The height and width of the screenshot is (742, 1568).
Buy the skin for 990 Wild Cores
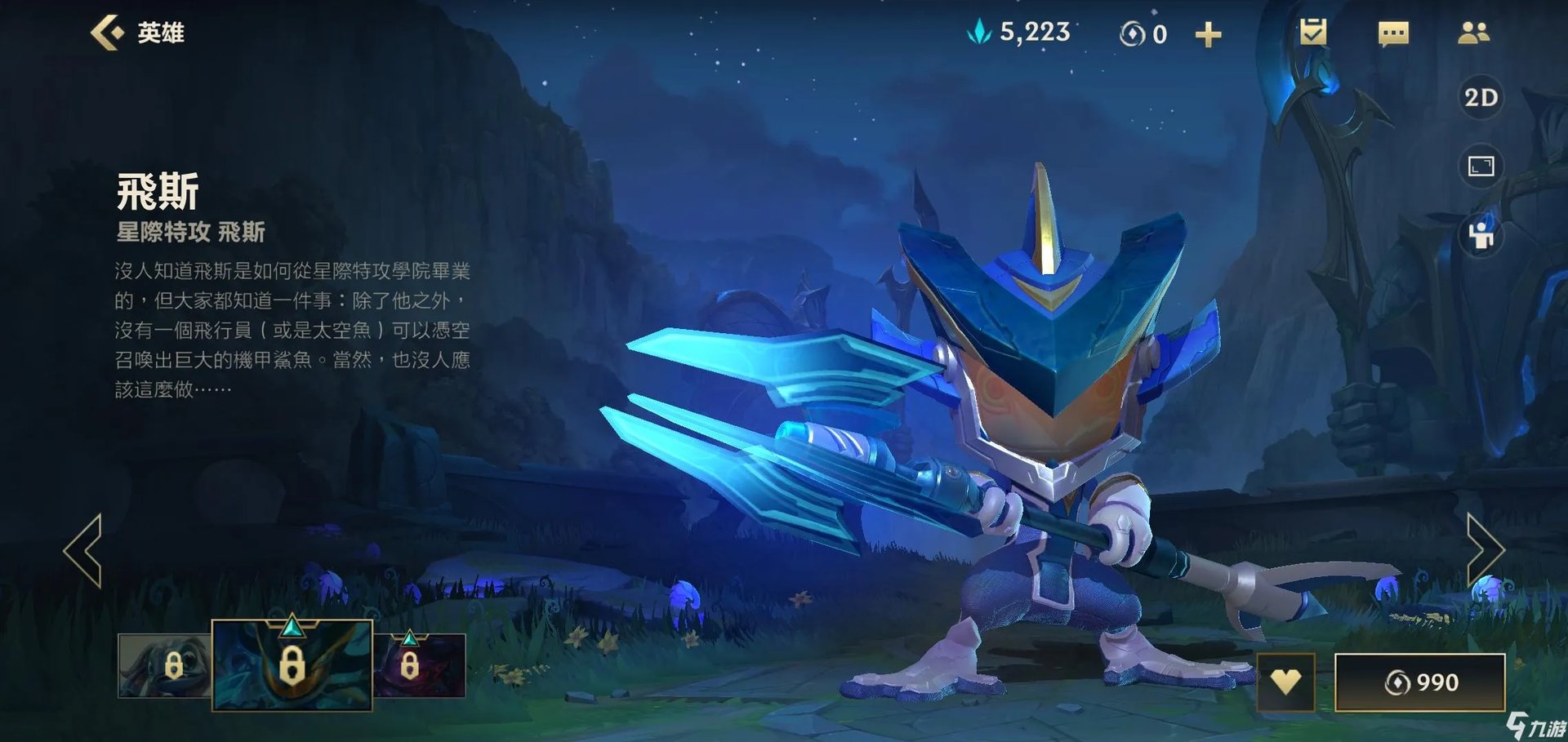(x=1419, y=682)
